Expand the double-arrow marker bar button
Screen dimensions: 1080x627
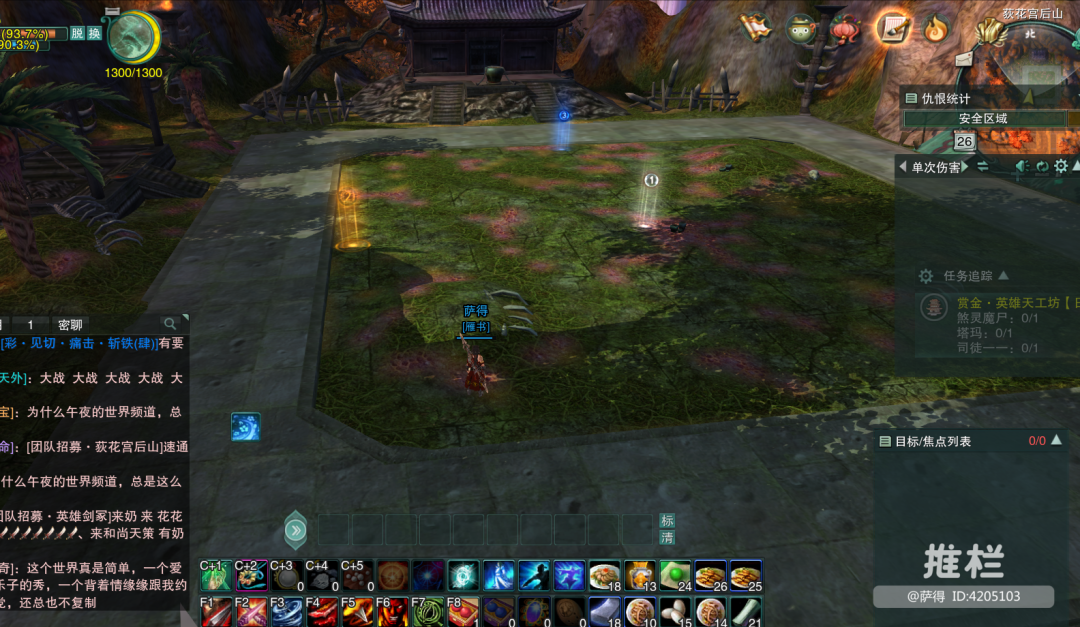click(x=295, y=530)
